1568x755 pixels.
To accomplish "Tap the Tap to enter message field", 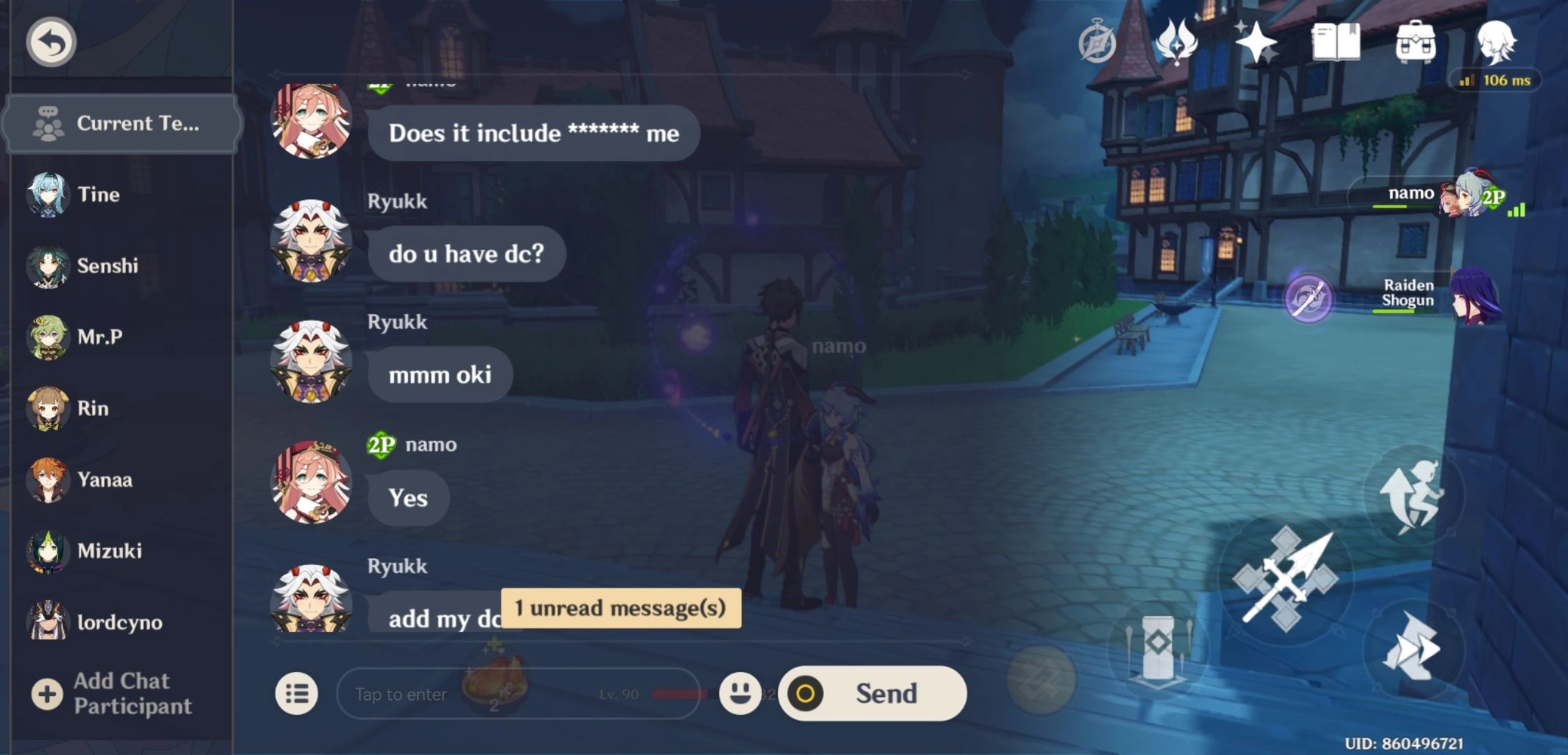I will (453, 693).
